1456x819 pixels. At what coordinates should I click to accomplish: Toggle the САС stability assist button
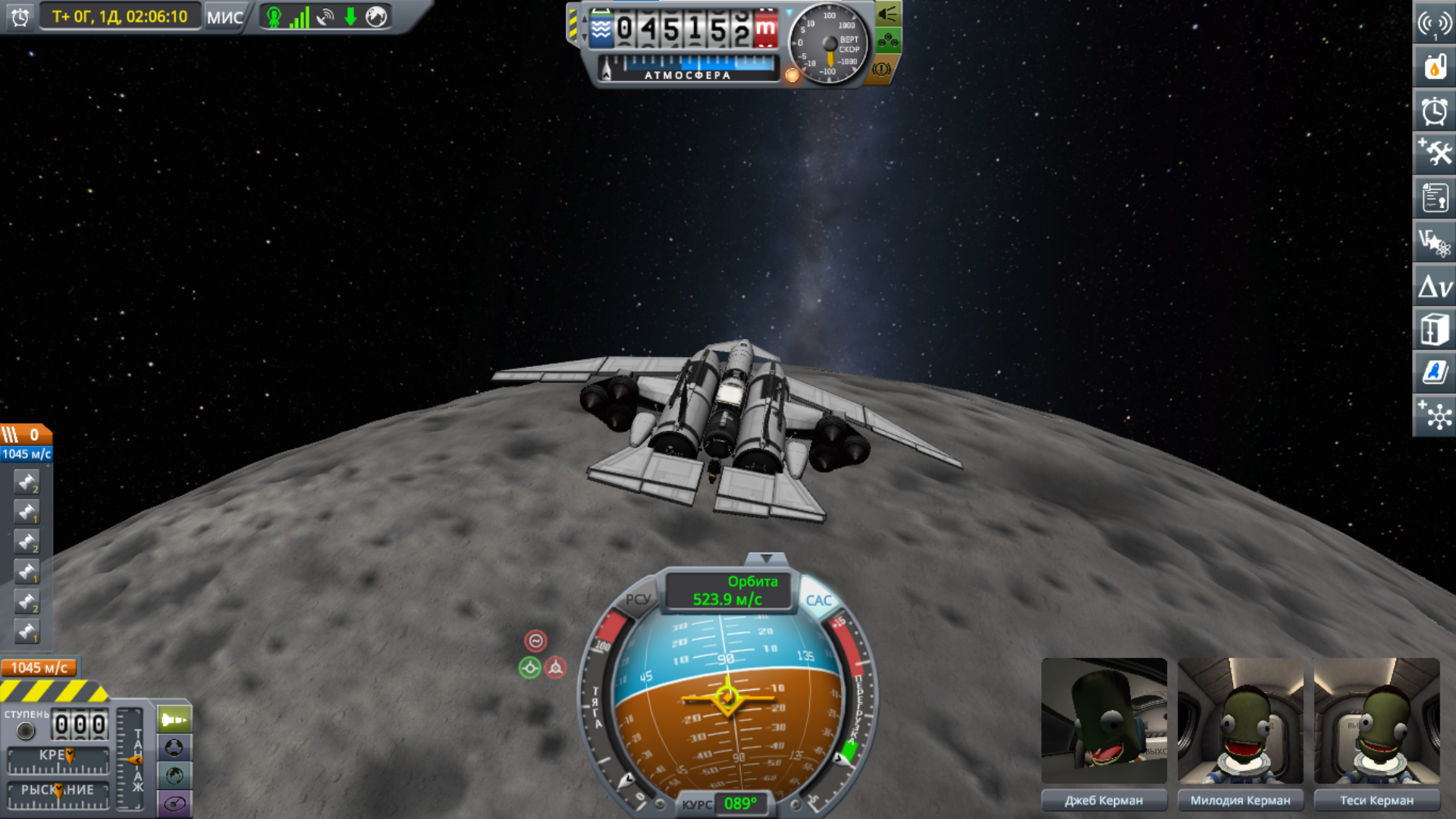pos(818,601)
